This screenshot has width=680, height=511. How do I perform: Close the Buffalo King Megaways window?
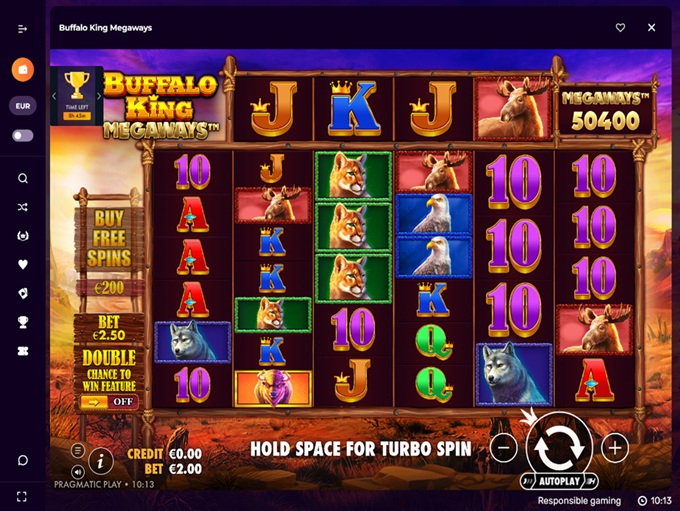[x=651, y=28]
